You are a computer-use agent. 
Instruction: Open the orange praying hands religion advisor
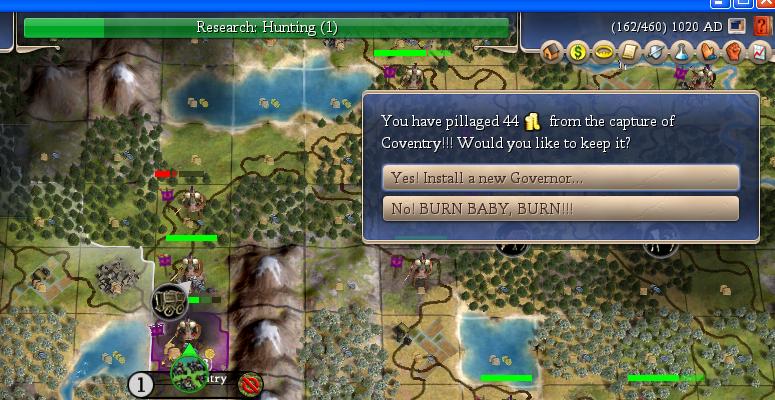click(x=707, y=52)
